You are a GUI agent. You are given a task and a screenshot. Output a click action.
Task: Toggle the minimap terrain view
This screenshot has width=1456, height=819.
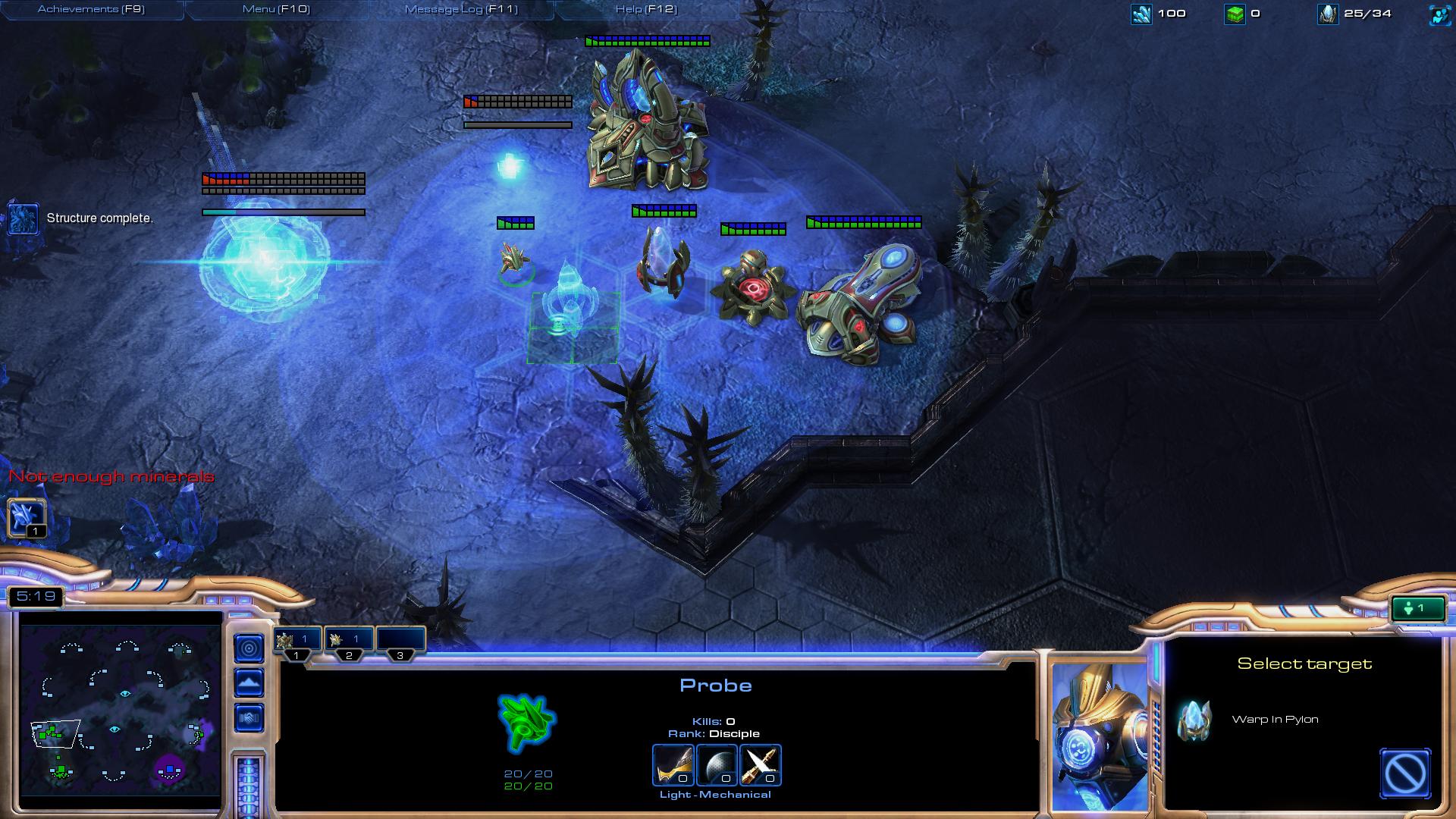tap(249, 682)
